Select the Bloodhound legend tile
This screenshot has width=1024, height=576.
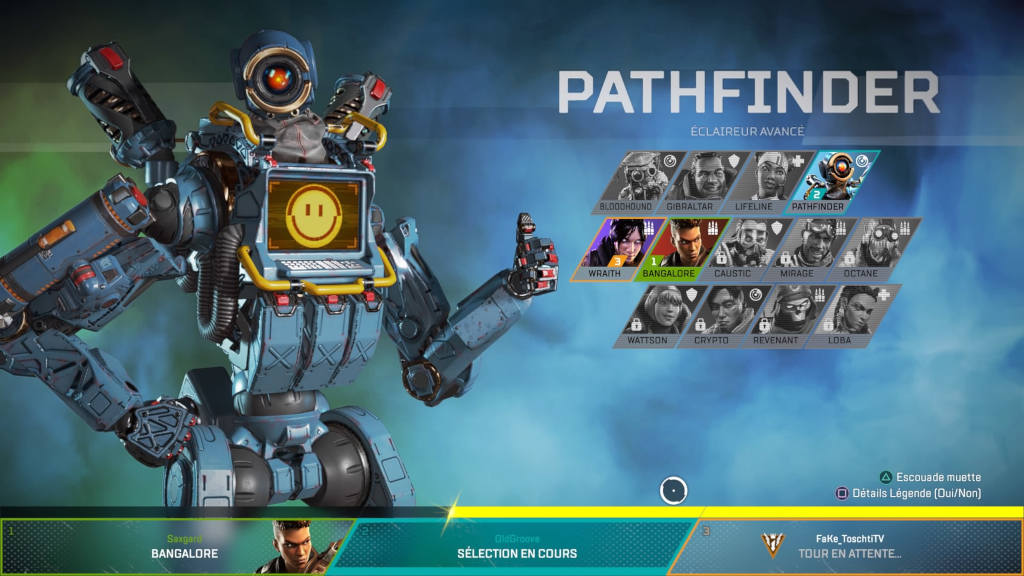pos(627,180)
